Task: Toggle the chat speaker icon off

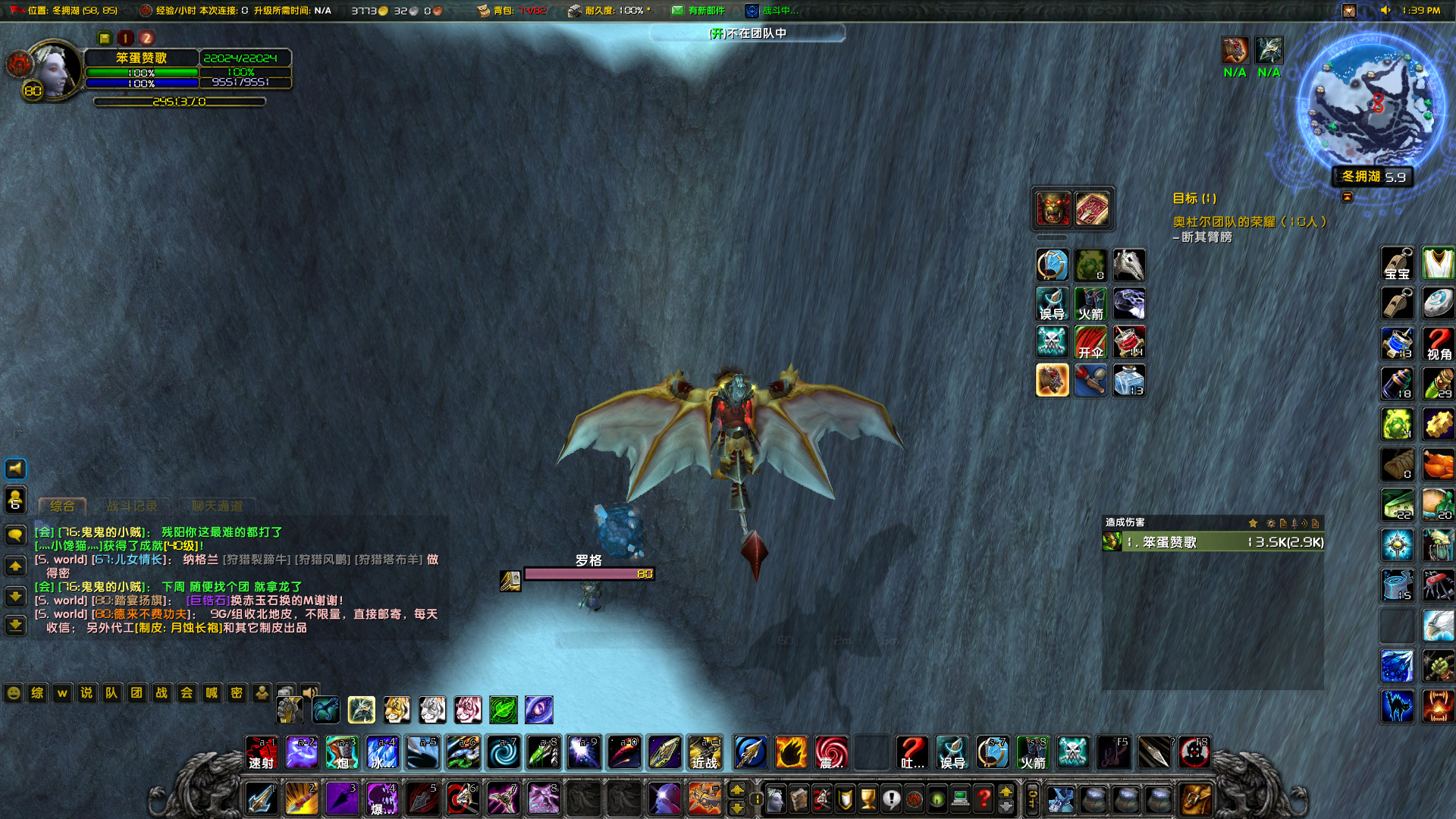Action: (14, 469)
